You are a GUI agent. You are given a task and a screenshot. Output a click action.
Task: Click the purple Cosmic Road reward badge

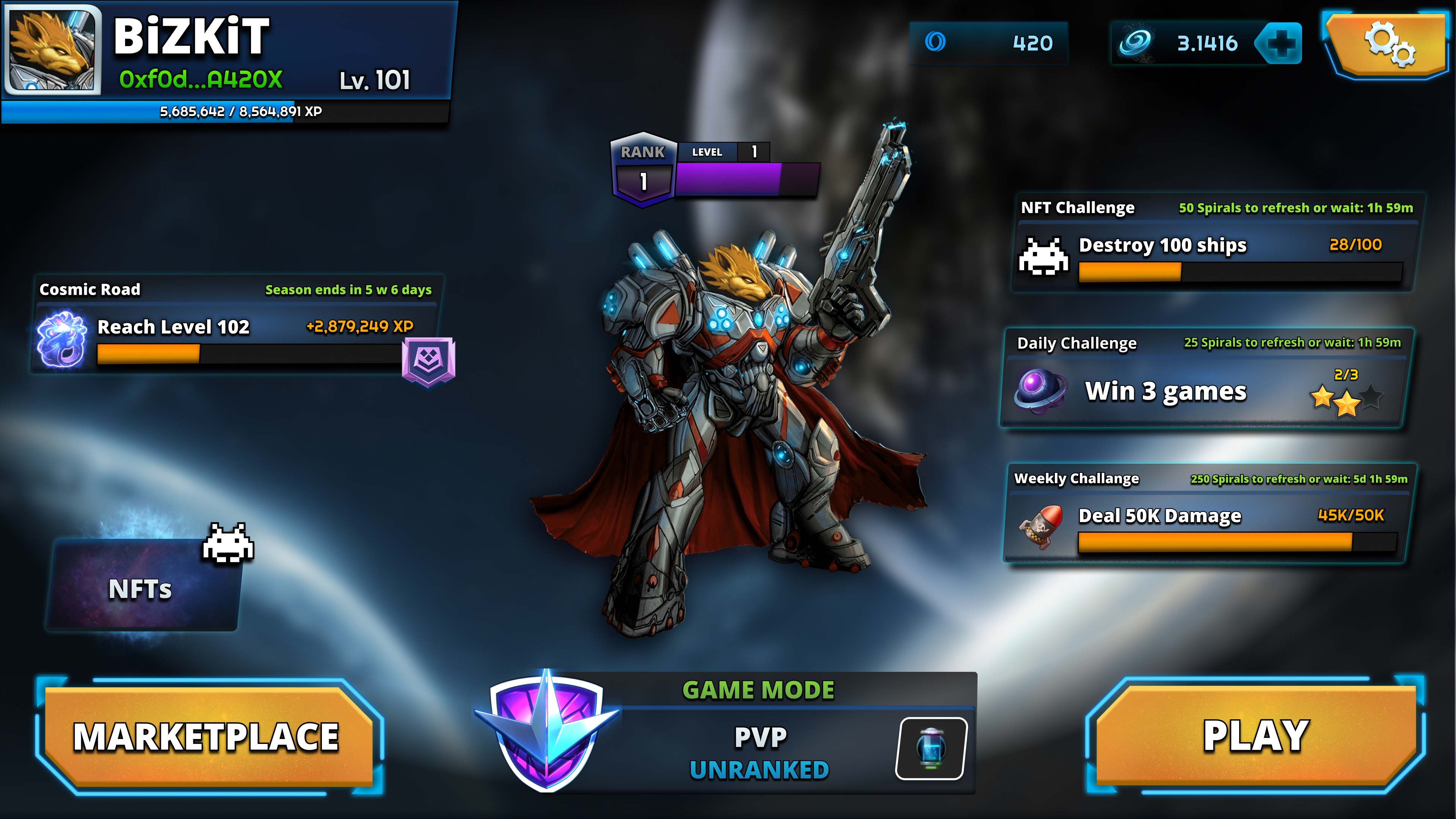(x=428, y=361)
